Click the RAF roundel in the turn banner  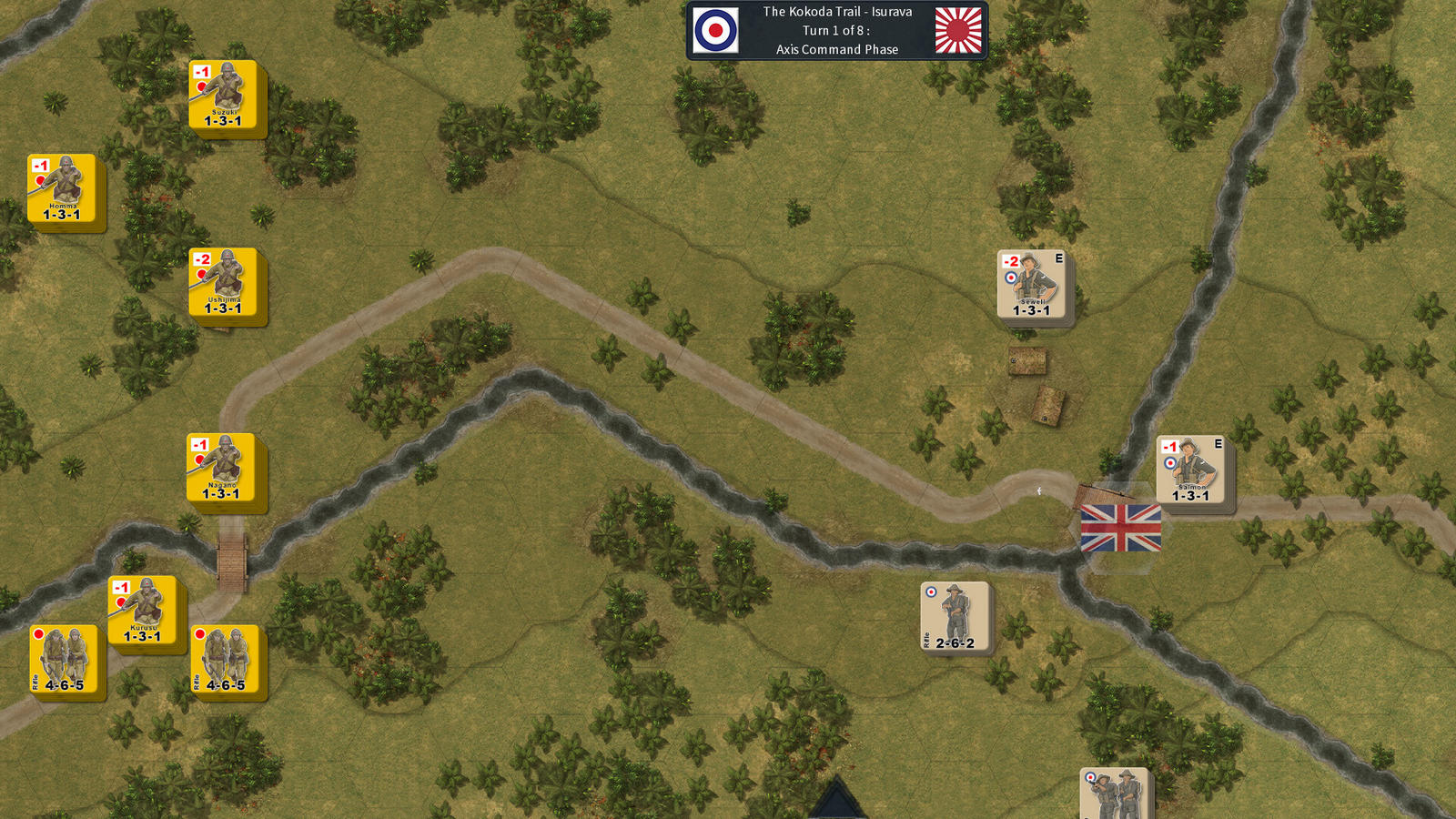[x=713, y=30]
